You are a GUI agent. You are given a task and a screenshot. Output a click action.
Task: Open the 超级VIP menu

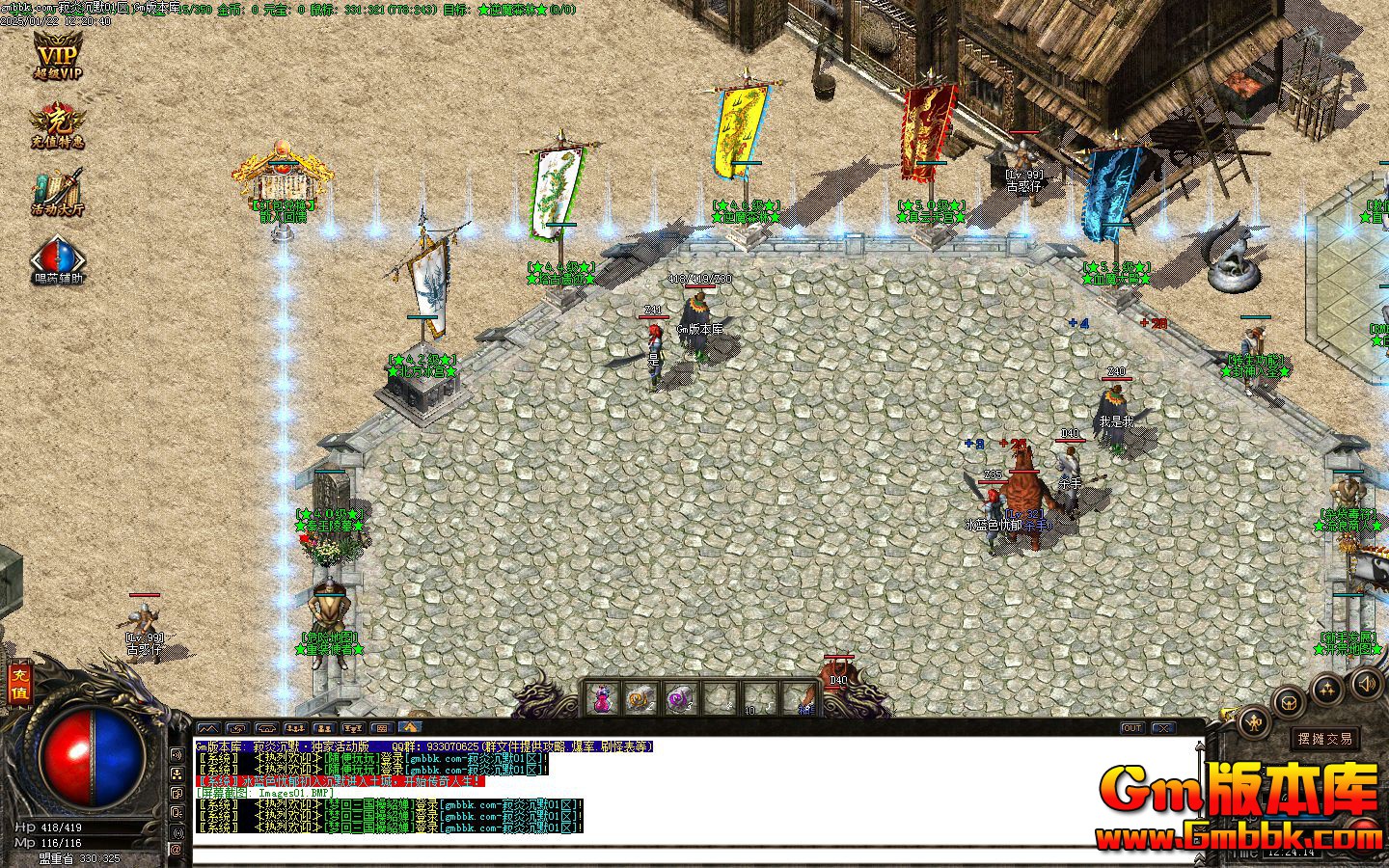pos(57,55)
